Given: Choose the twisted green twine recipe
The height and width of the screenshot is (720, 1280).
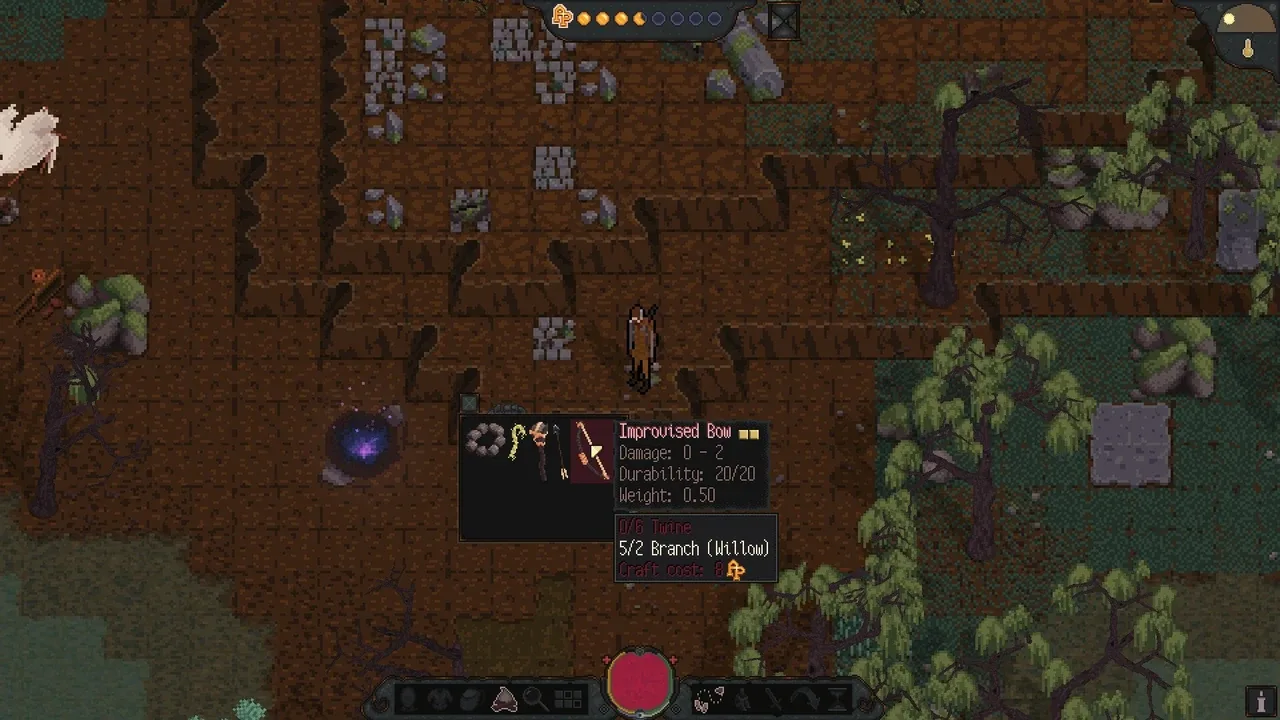Looking at the screenshot, I should 516,441.
